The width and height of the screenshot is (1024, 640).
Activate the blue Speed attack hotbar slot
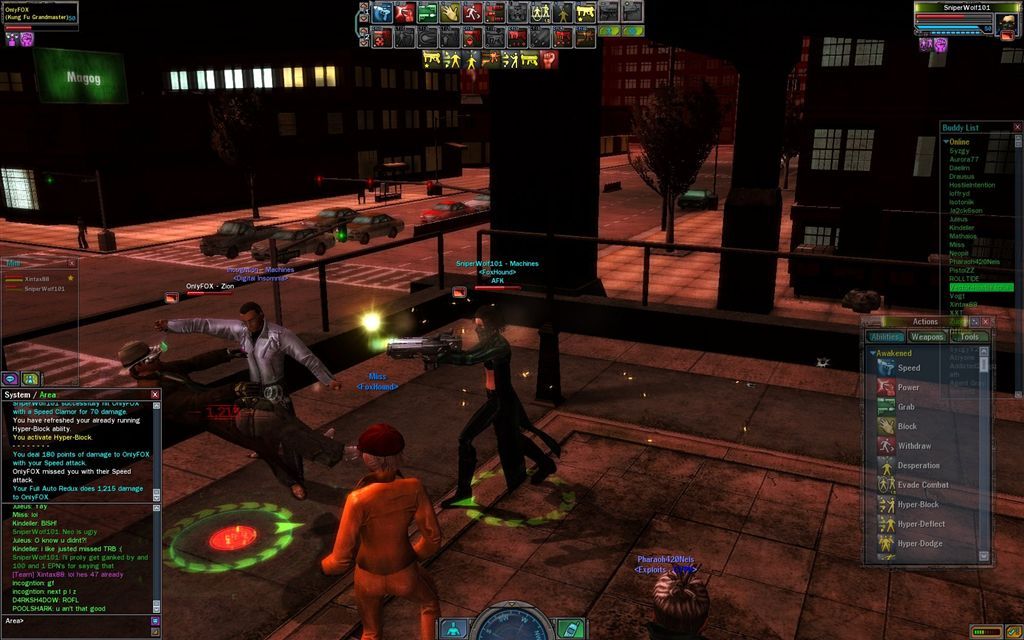coord(381,13)
